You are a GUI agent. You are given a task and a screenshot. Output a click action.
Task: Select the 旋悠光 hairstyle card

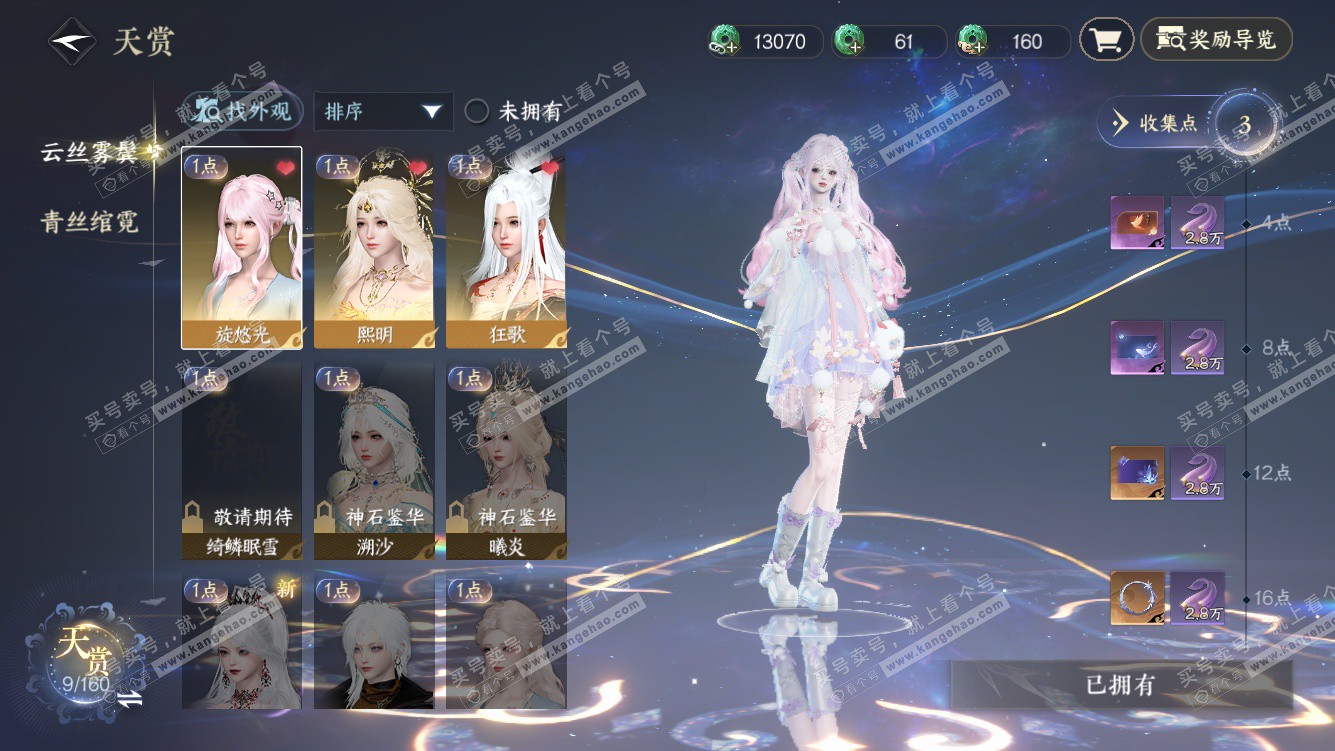coord(241,248)
